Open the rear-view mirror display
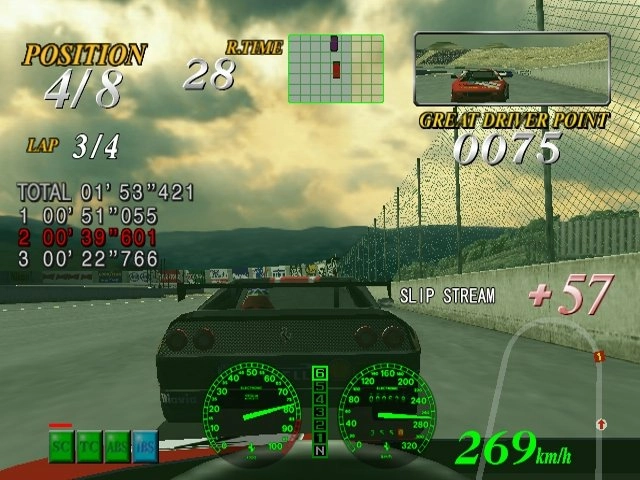 tap(512, 69)
